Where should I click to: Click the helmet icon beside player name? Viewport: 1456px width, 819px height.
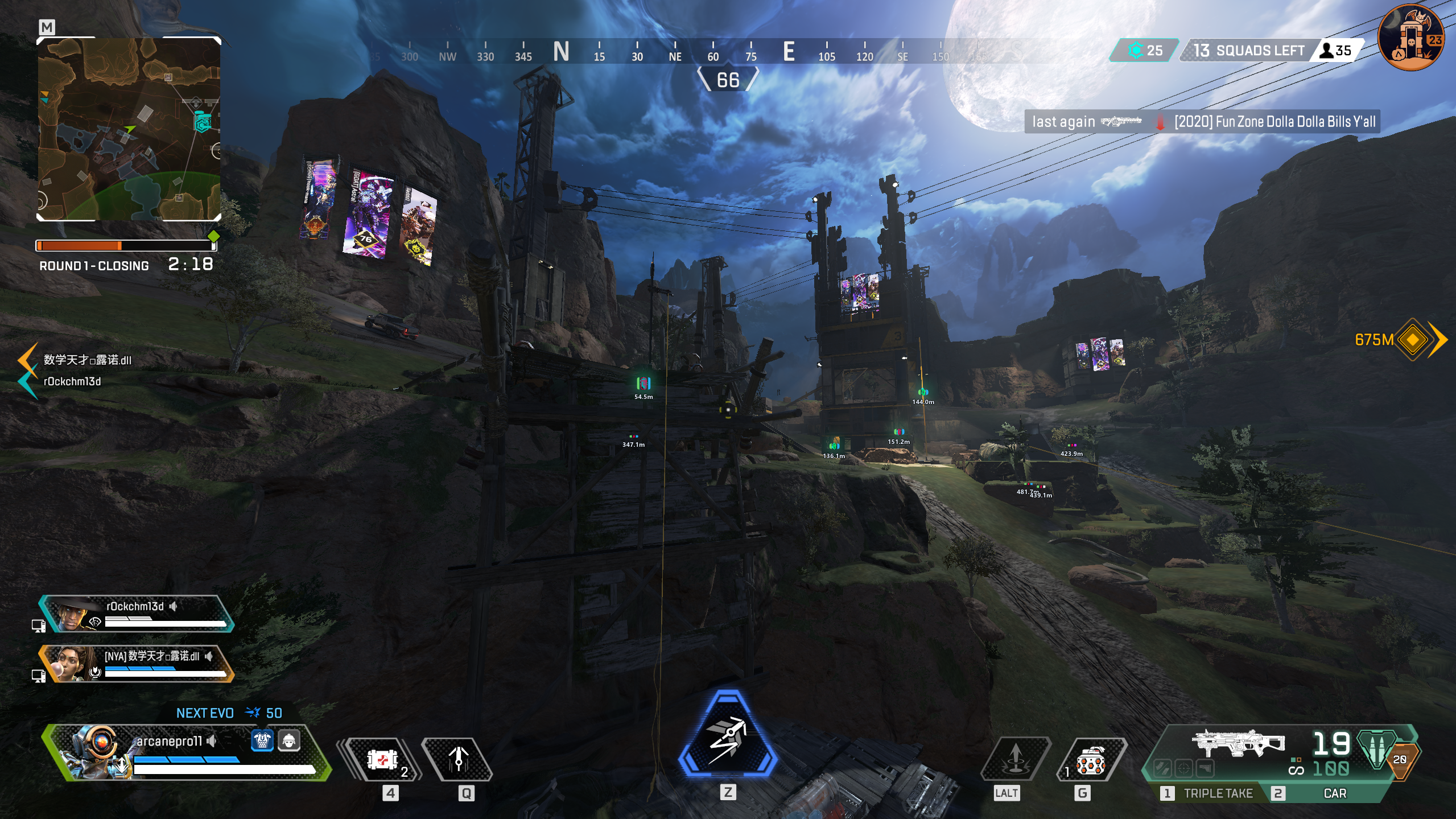pyautogui.click(x=289, y=740)
